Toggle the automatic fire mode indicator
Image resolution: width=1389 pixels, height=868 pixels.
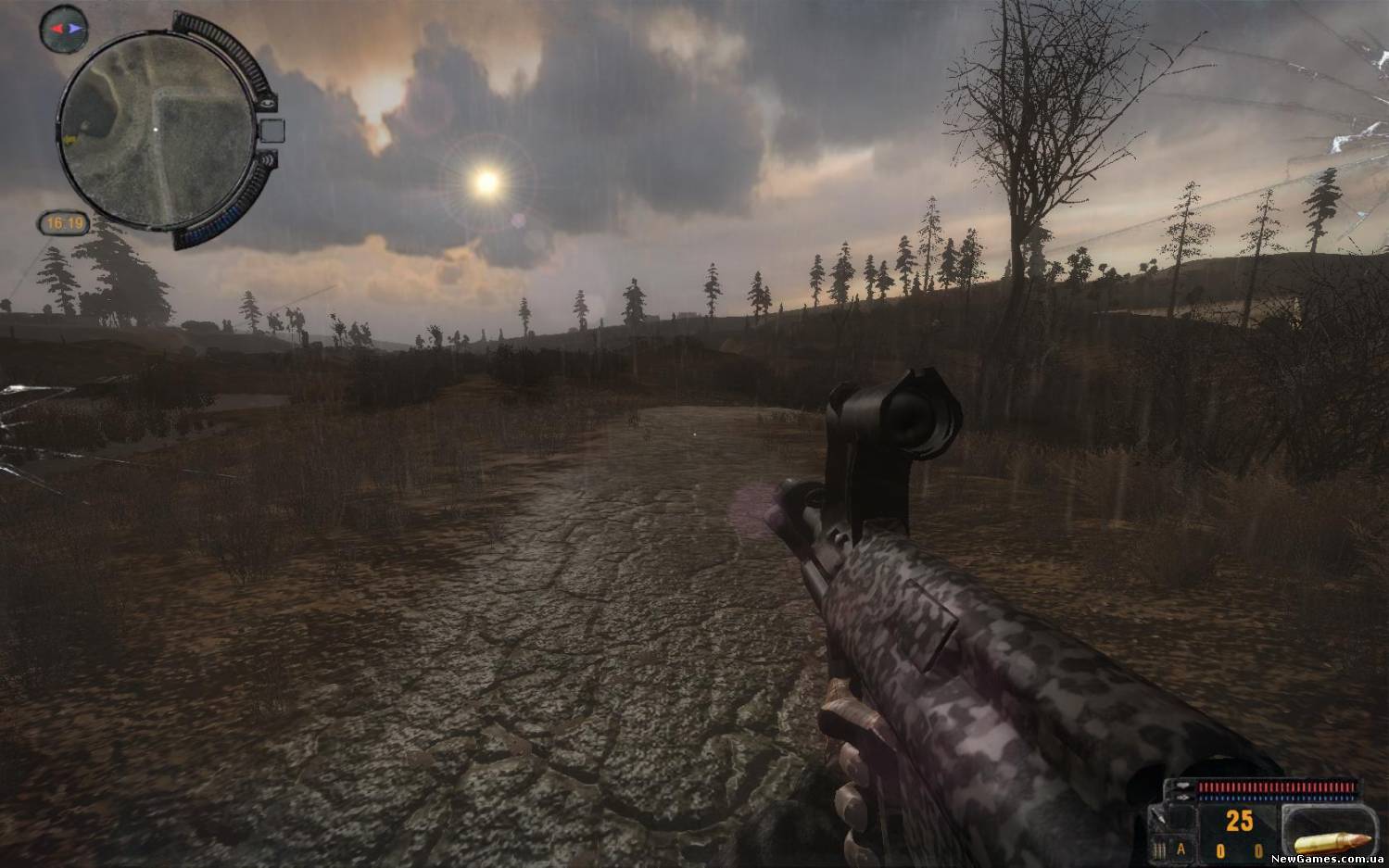[1181, 848]
